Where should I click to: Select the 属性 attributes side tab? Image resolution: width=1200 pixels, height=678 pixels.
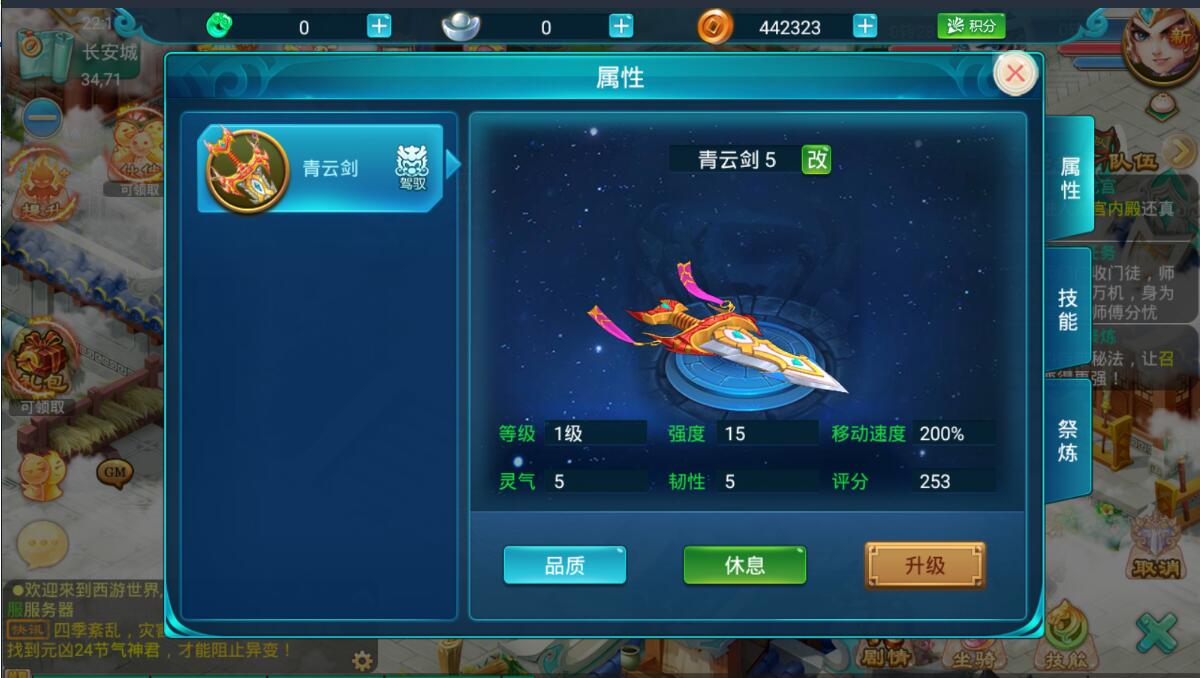pyautogui.click(x=1069, y=178)
